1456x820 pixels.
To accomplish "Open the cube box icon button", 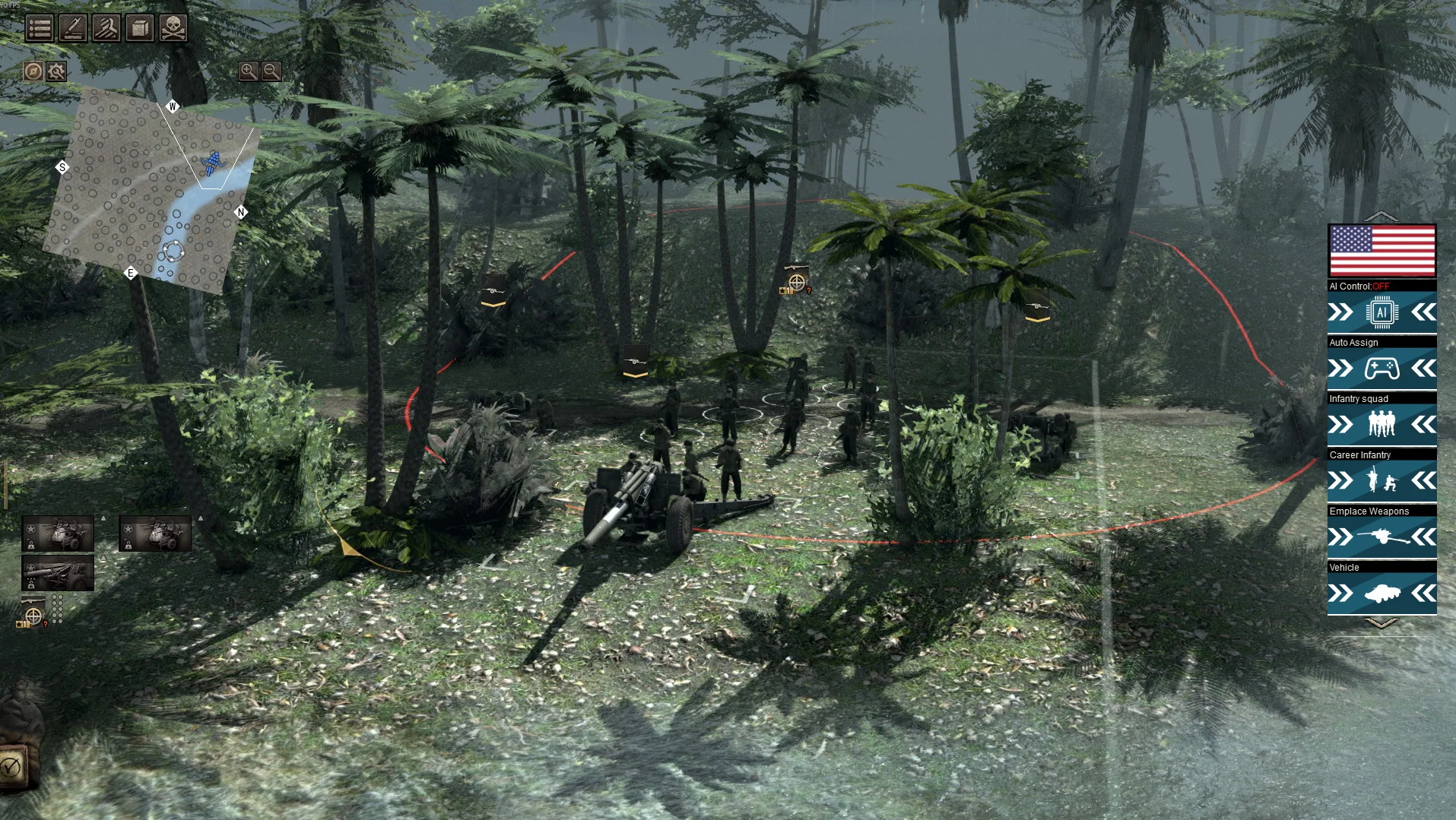I will tap(140, 28).
